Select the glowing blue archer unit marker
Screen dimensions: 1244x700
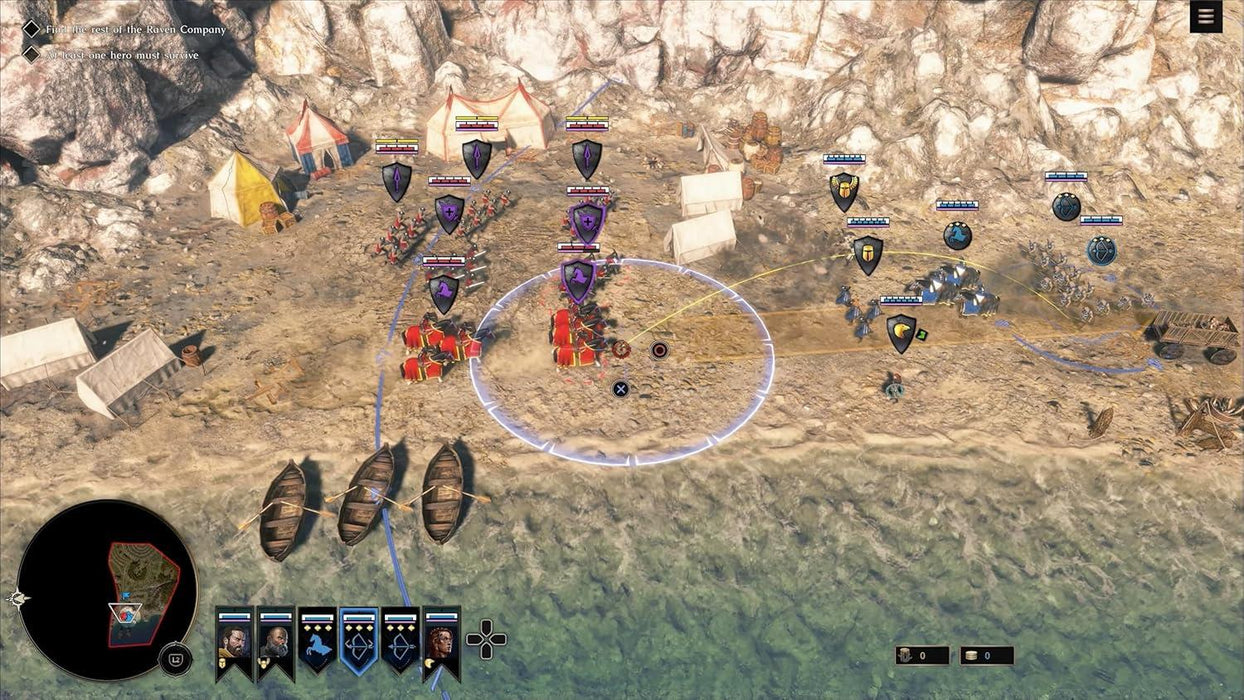click(x=1101, y=250)
